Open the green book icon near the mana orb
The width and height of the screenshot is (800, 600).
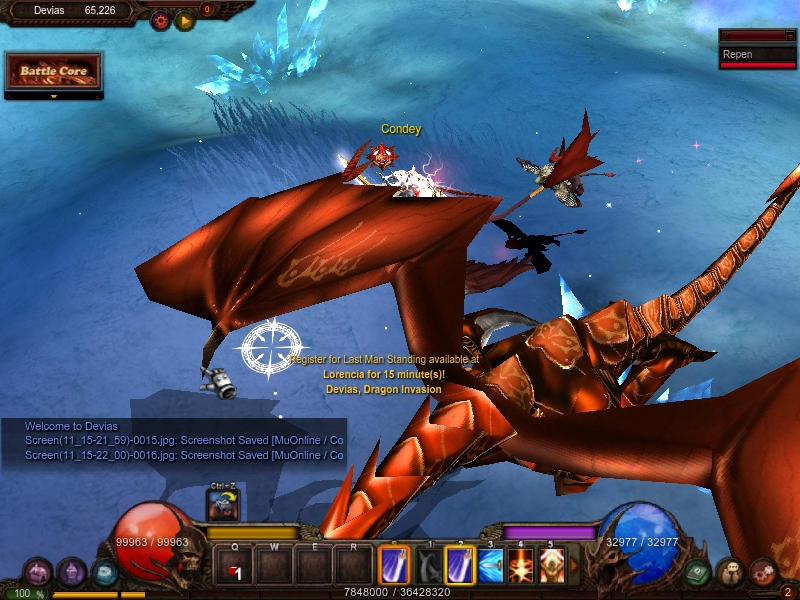698,572
